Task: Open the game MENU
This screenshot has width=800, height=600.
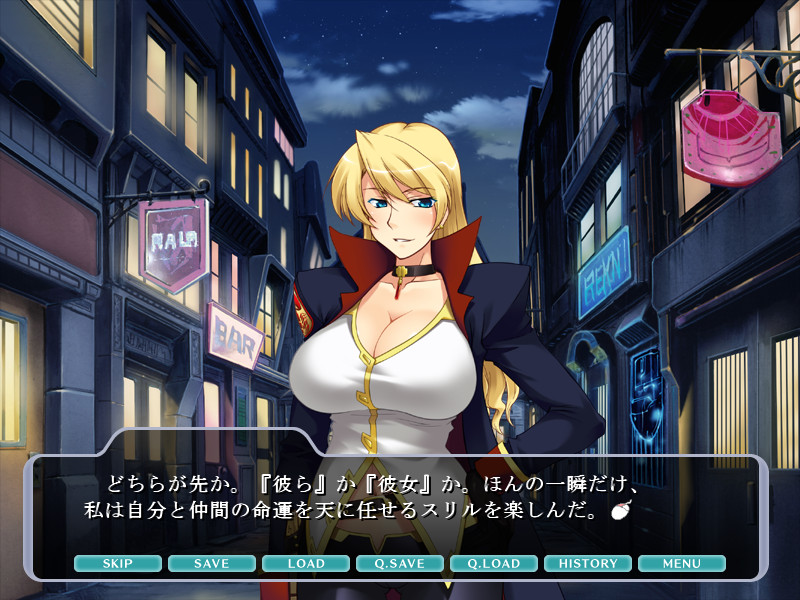Action: [682, 564]
